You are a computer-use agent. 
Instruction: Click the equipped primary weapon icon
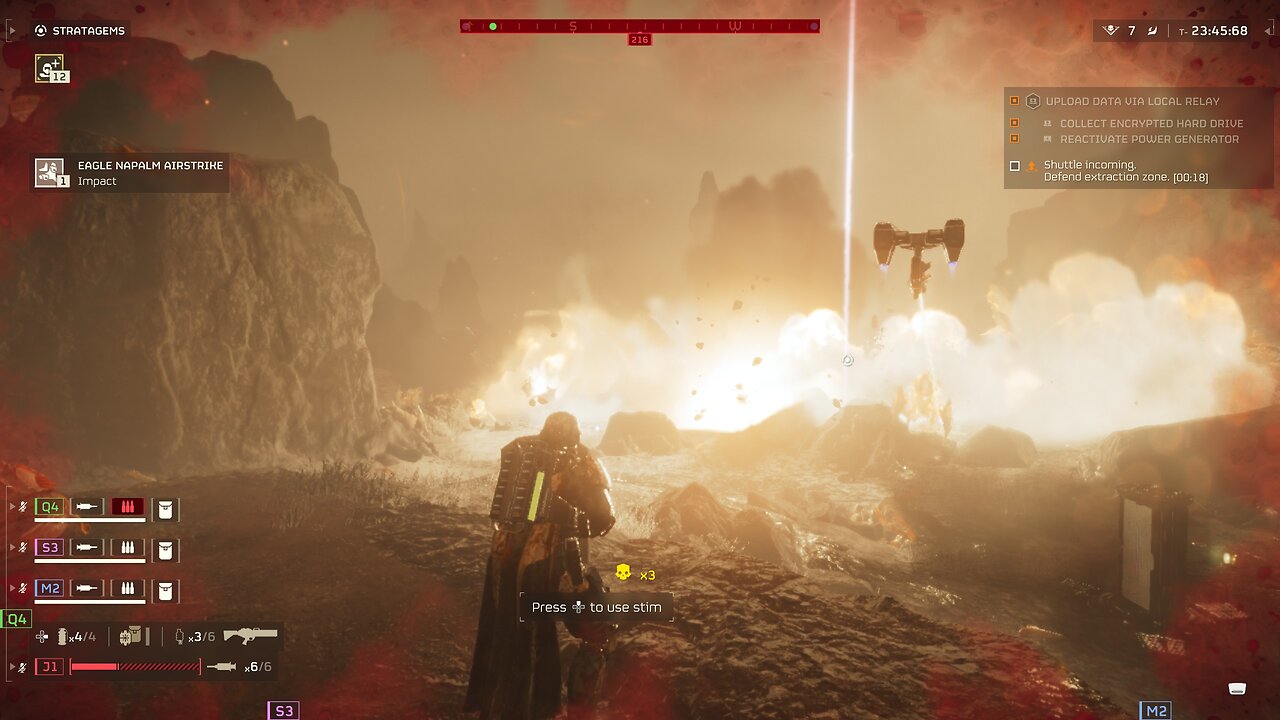250,635
